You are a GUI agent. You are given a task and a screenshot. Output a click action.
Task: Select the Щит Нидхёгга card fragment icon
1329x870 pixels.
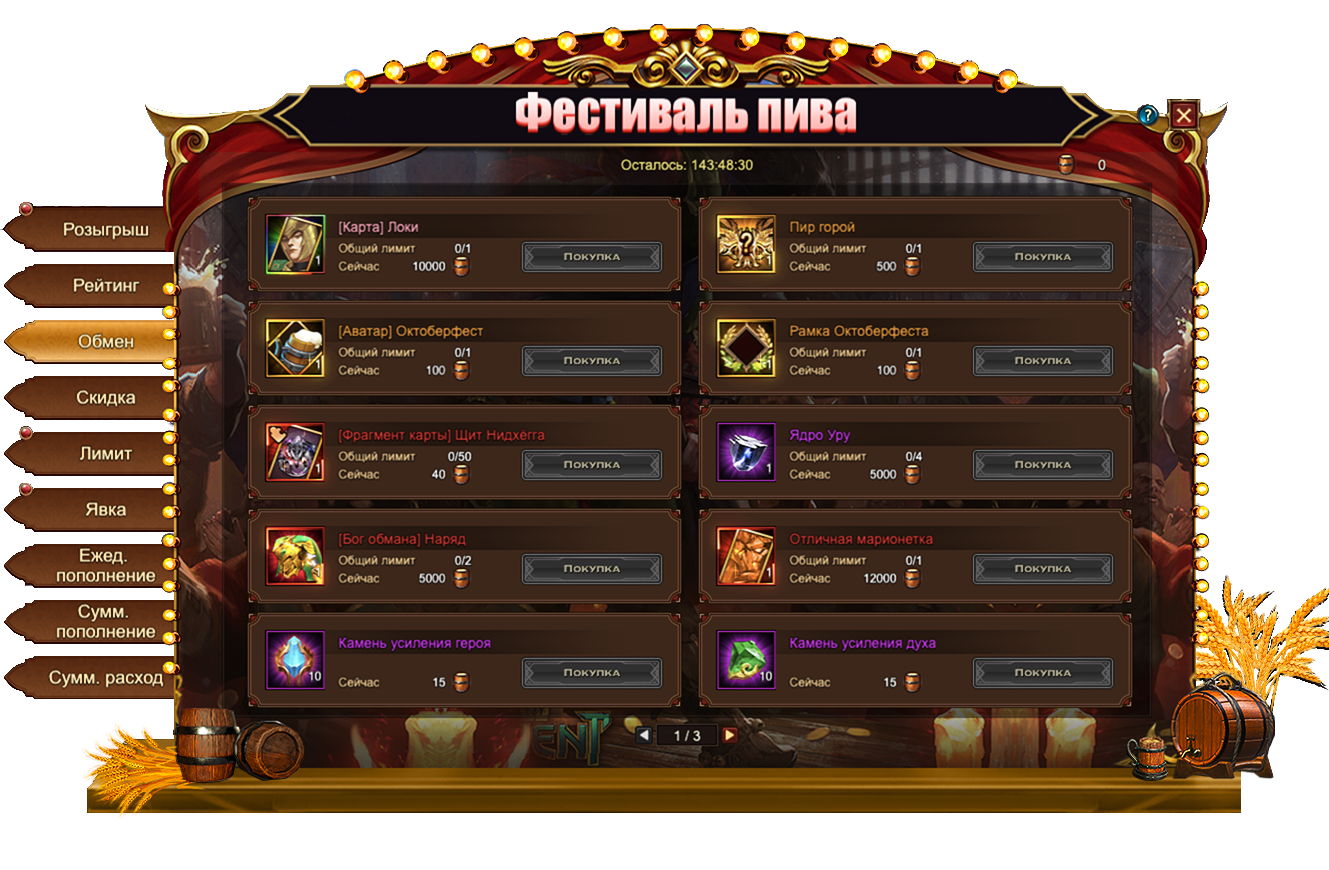pyautogui.click(x=295, y=452)
